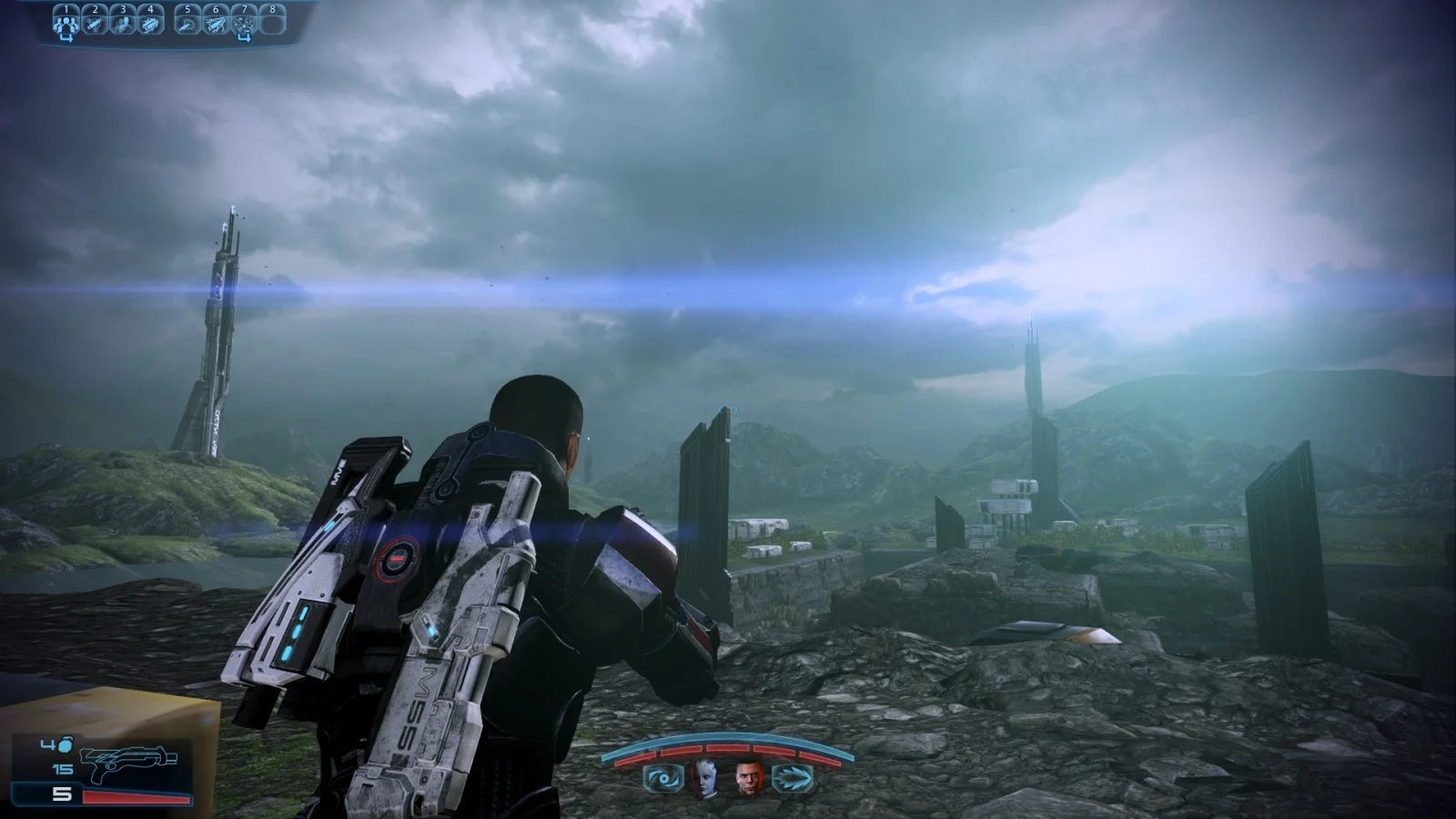Select Liara's squadmate portrait
The height and width of the screenshot is (819, 1456).
pos(705,777)
